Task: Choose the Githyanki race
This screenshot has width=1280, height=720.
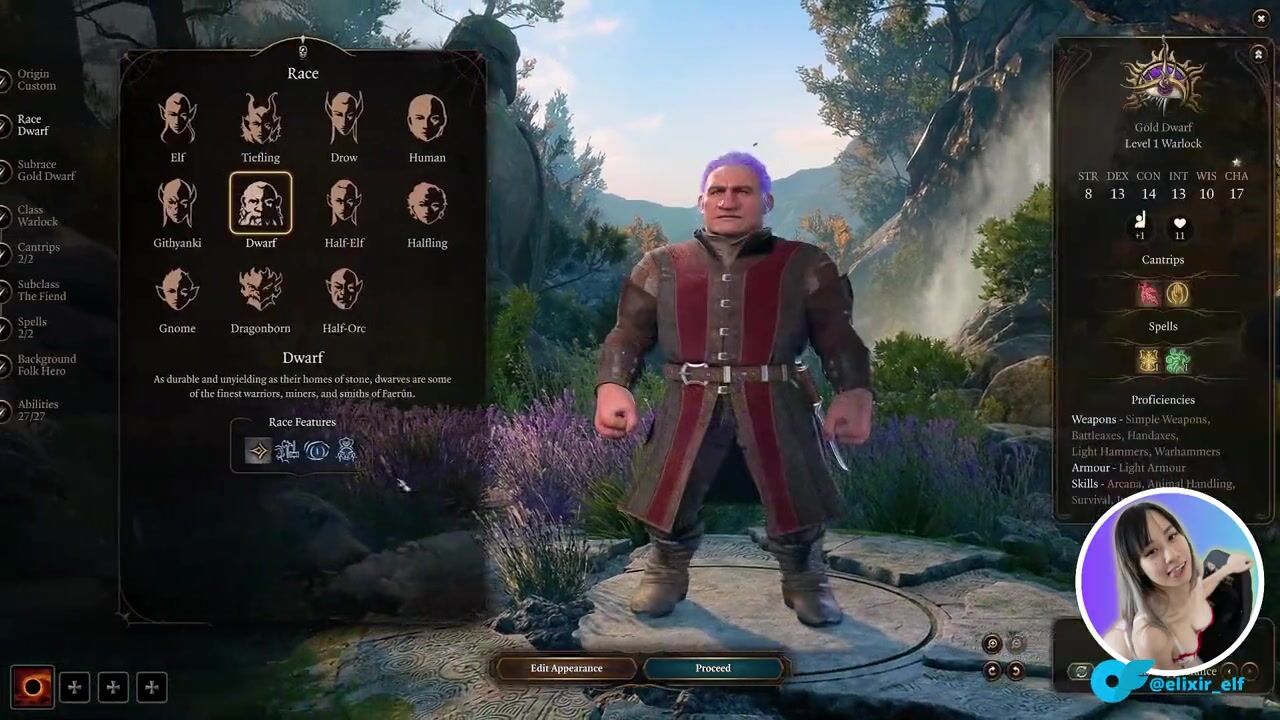Action: 177,204
